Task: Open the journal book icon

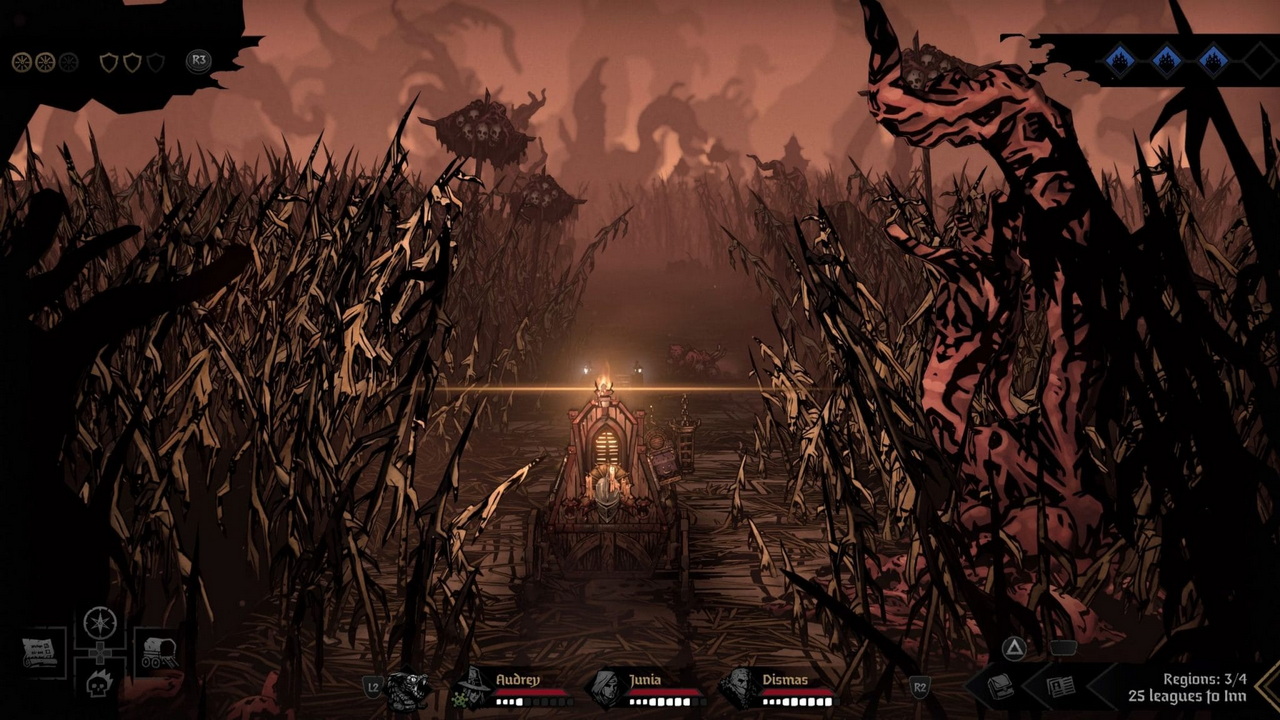Action: click(1060, 687)
